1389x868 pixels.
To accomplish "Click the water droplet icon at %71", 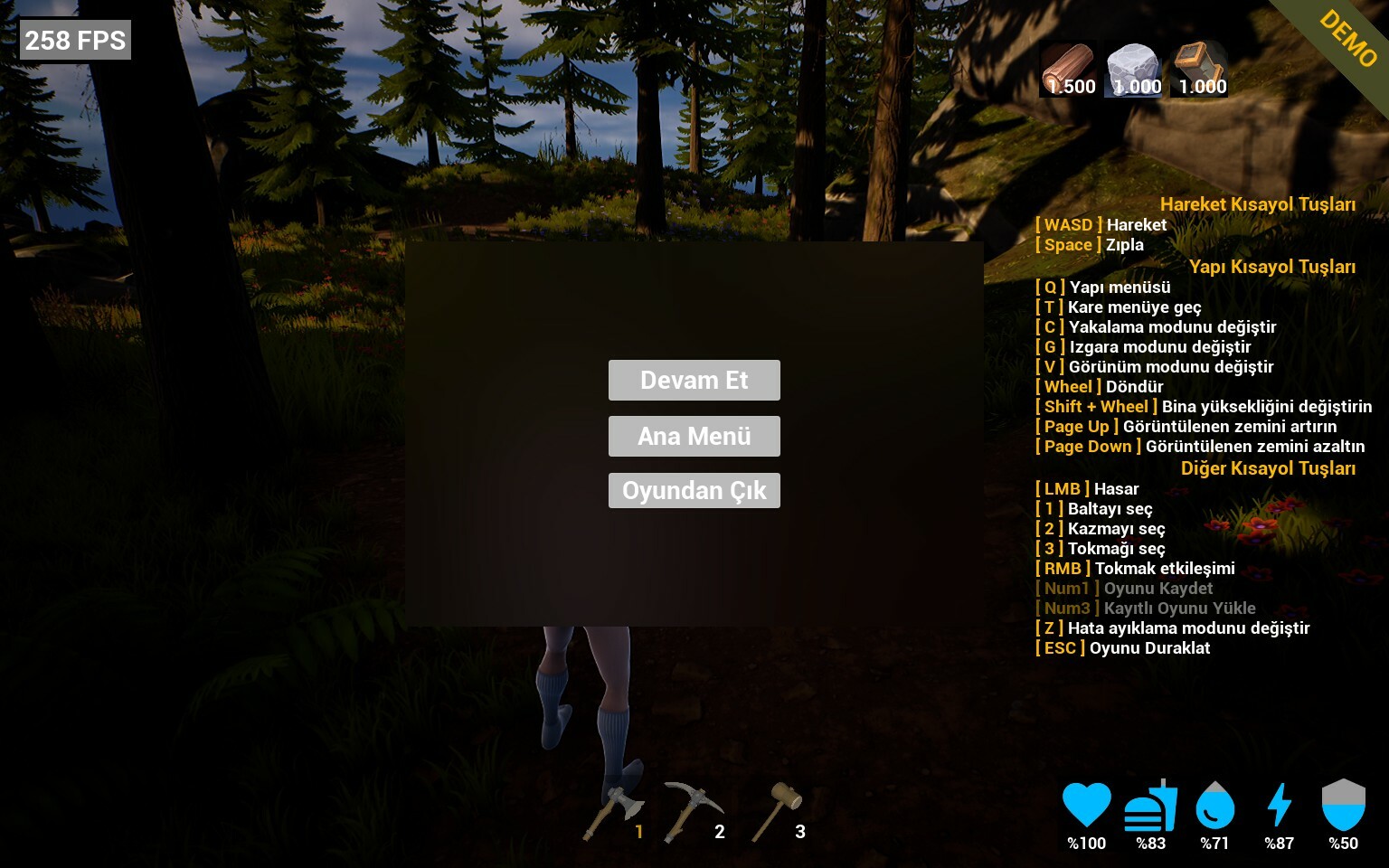I will tap(1214, 804).
